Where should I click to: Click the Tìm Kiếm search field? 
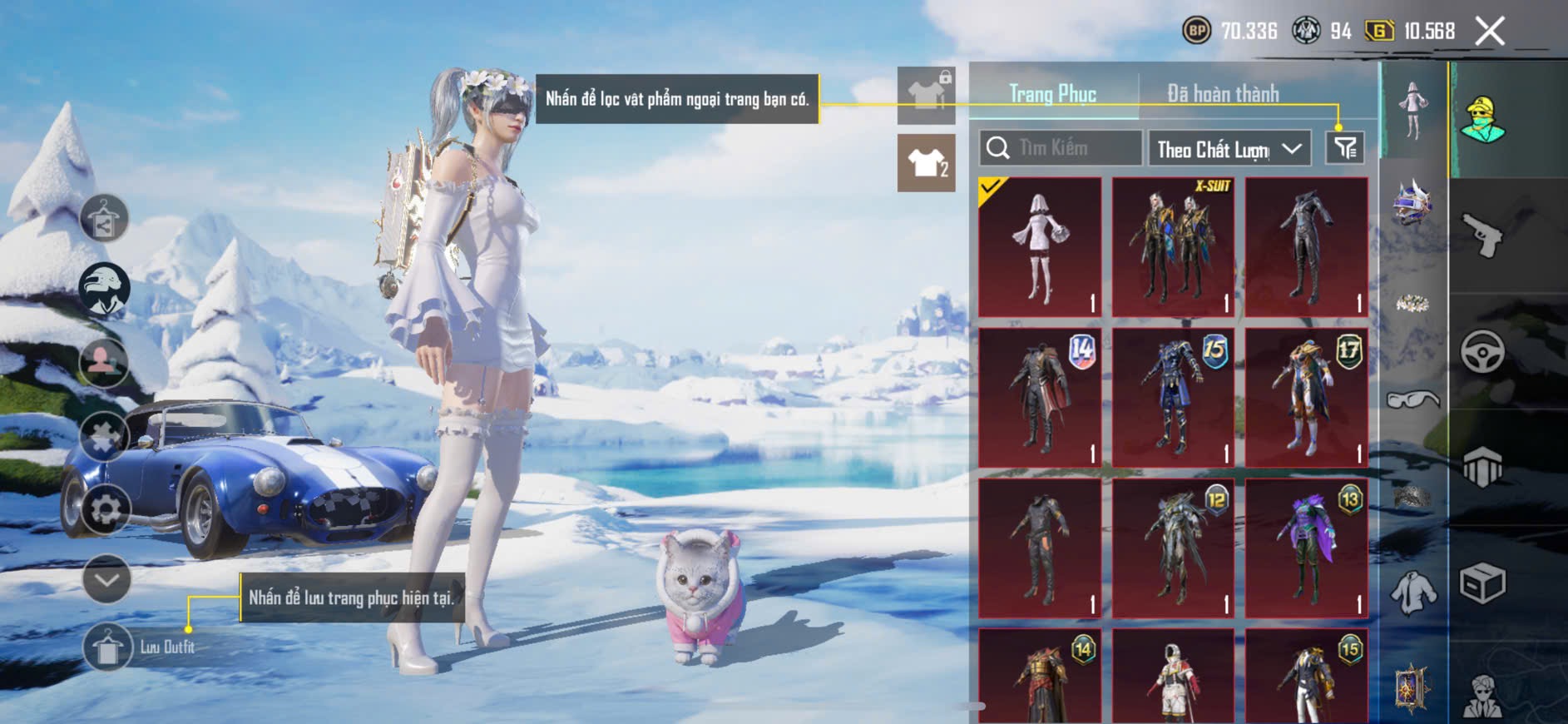coord(1061,148)
